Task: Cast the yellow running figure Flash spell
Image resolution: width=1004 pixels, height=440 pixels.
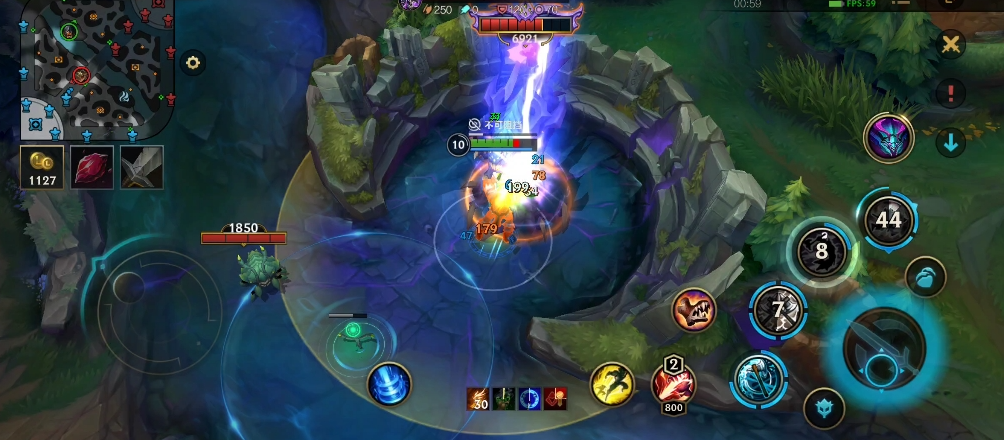Action: click(x=612, y=384)
